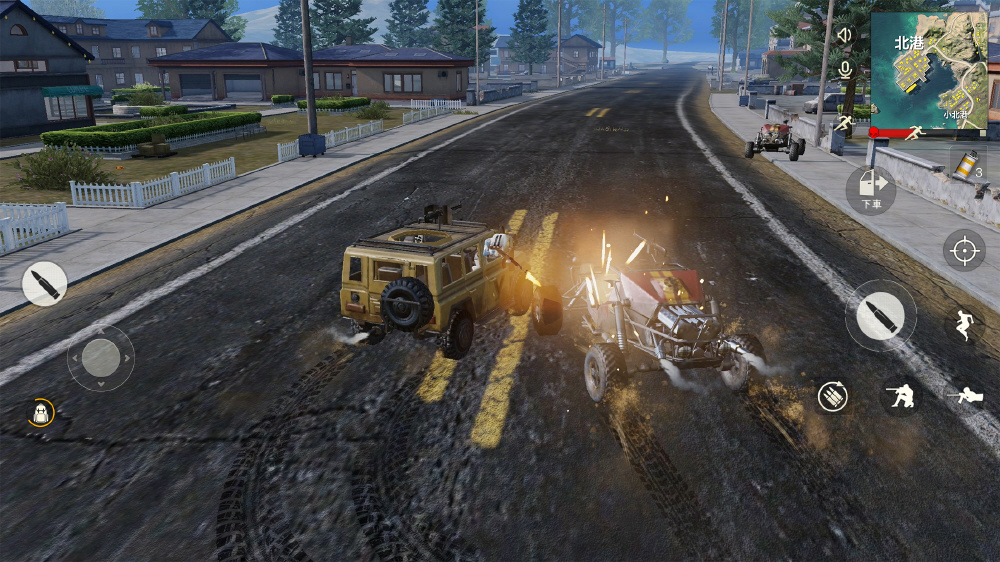This screenshot has width=1000, height=562.
Task: Fire using the right-side bullet button
Action: 880,316
